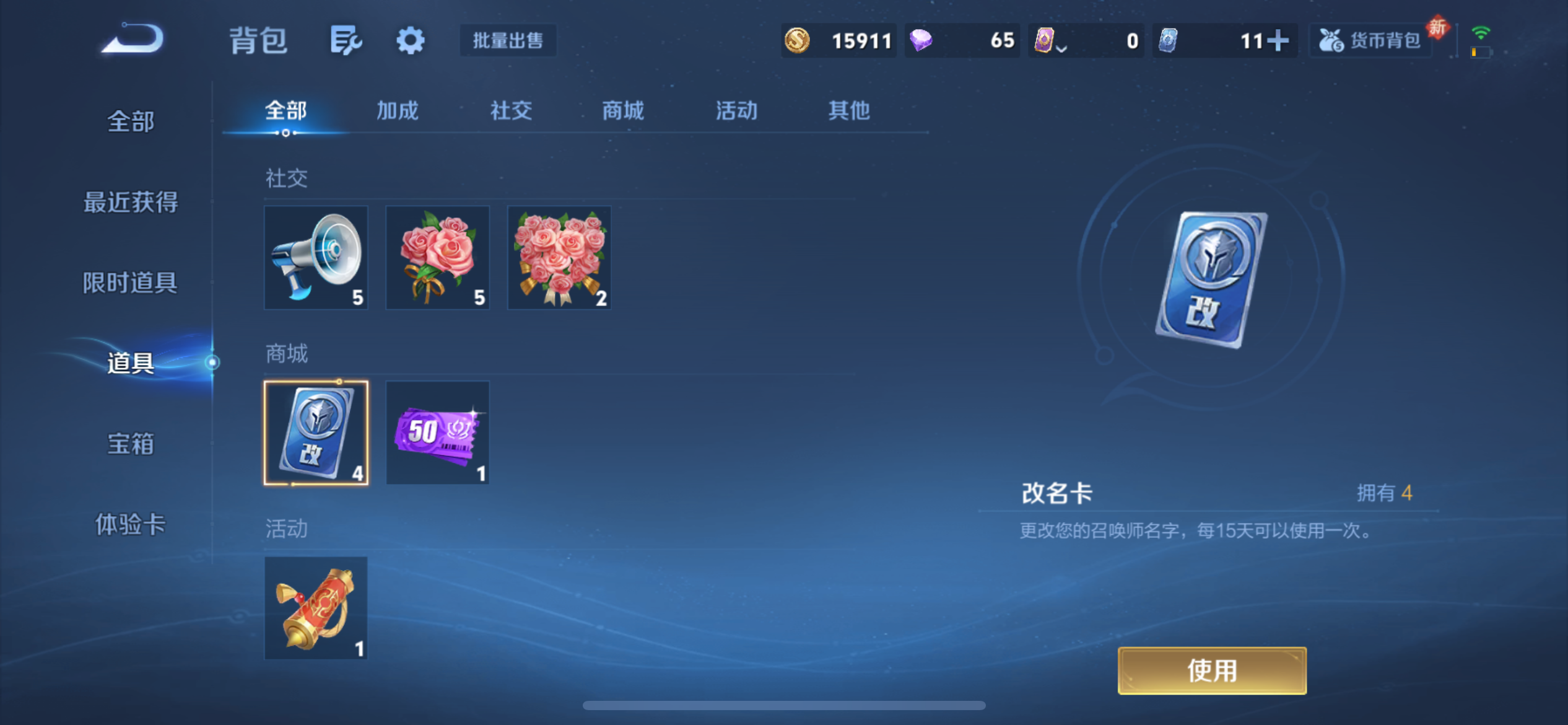Switch to the 商城 tab
Screen dimensions: 1568x725
tap(622, 111)
